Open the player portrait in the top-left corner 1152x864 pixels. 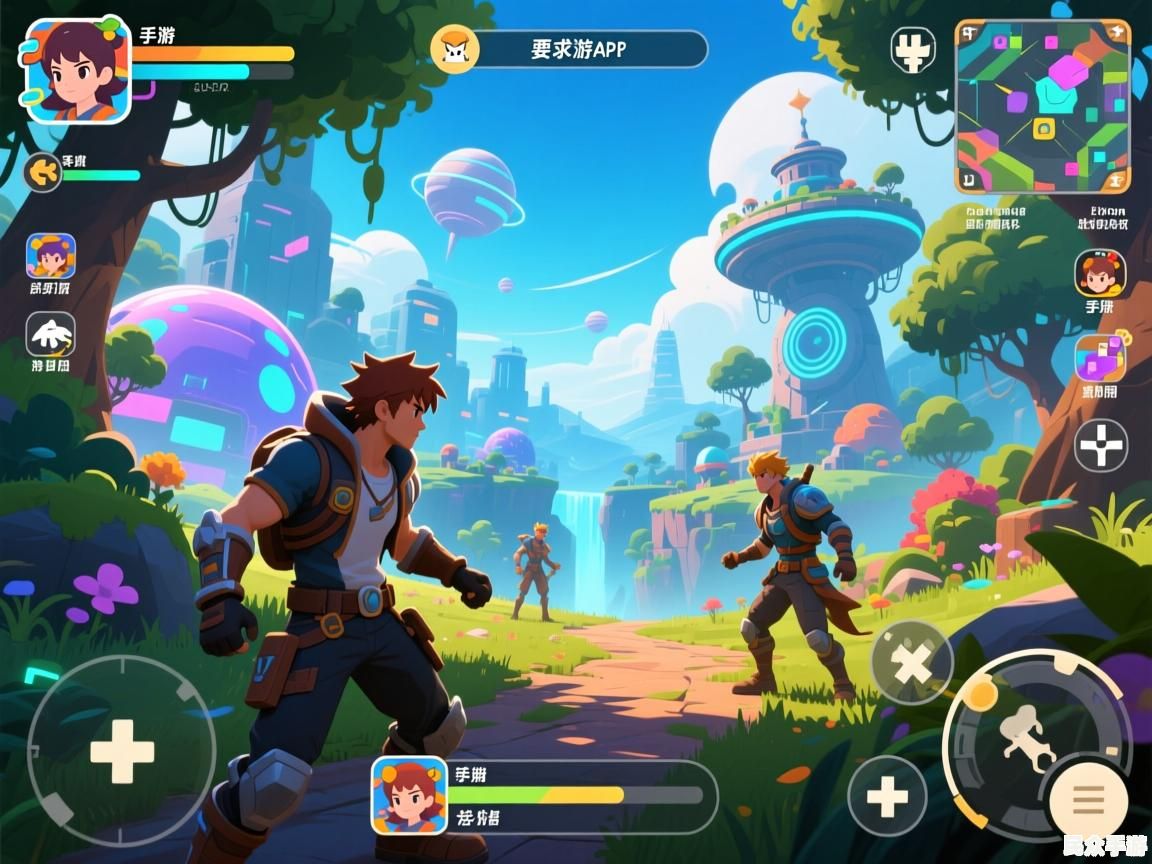78,70
